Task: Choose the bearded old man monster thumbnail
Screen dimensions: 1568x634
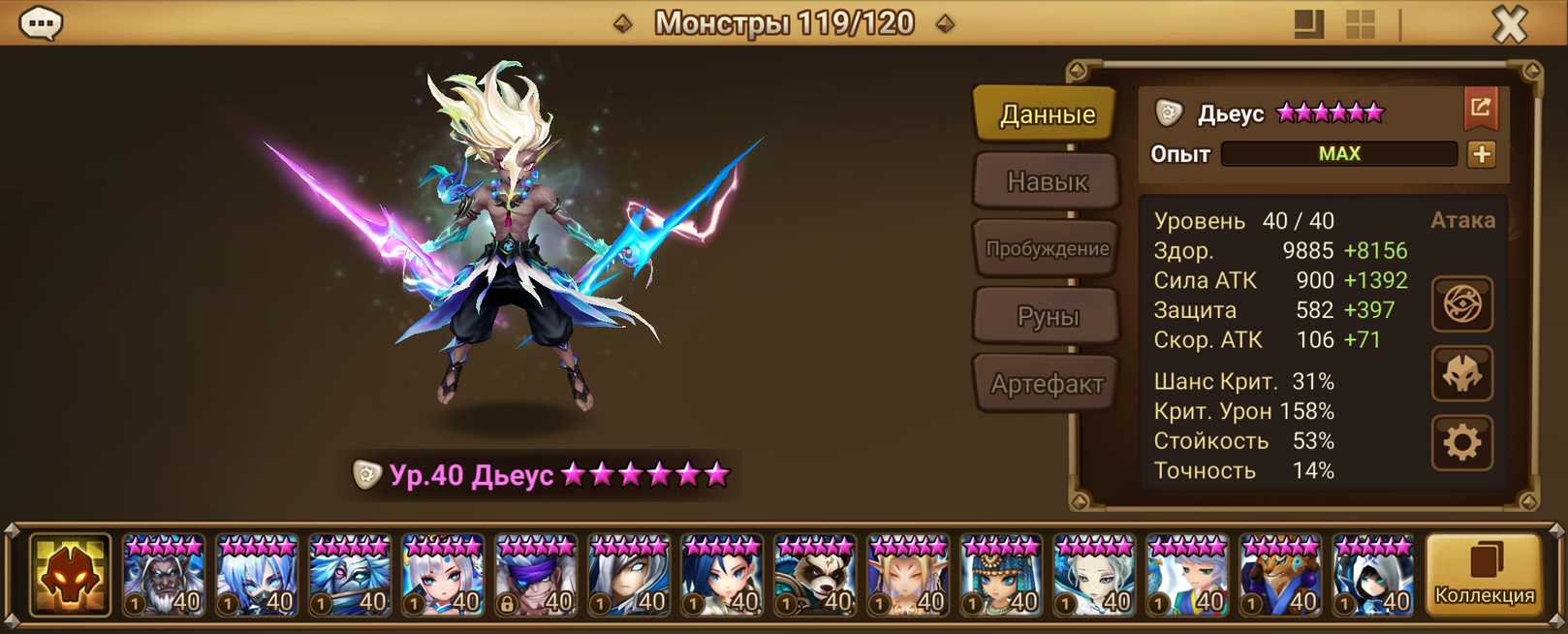Action: 163,576
